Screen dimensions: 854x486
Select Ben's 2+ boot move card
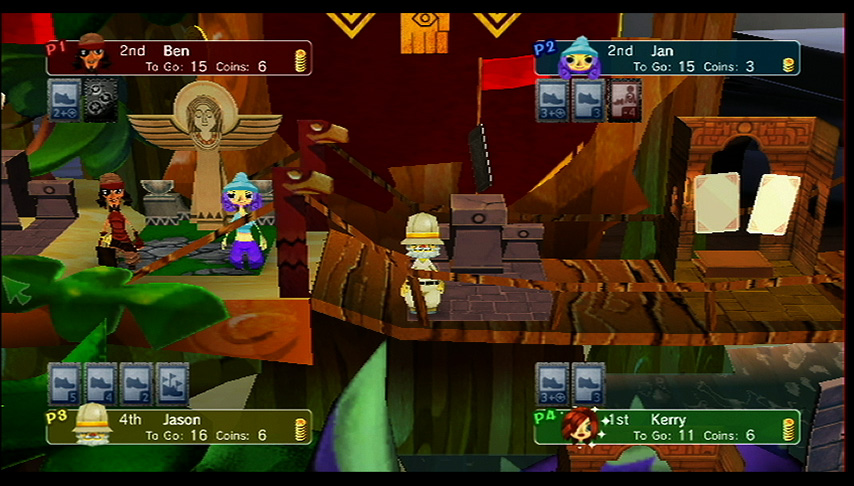65,100
